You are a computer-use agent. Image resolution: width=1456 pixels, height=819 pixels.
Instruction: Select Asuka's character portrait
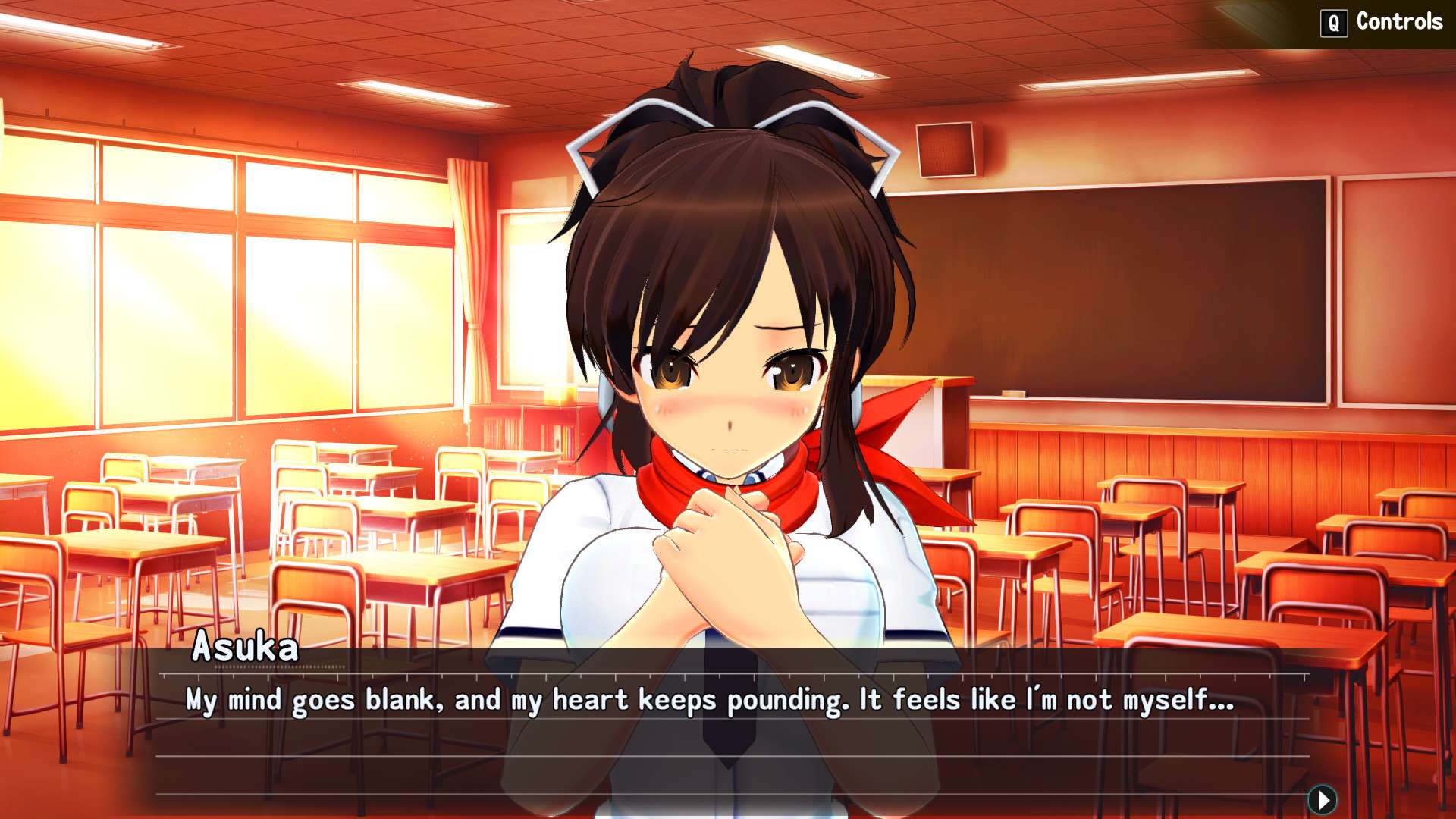click(x=728, y=341)
